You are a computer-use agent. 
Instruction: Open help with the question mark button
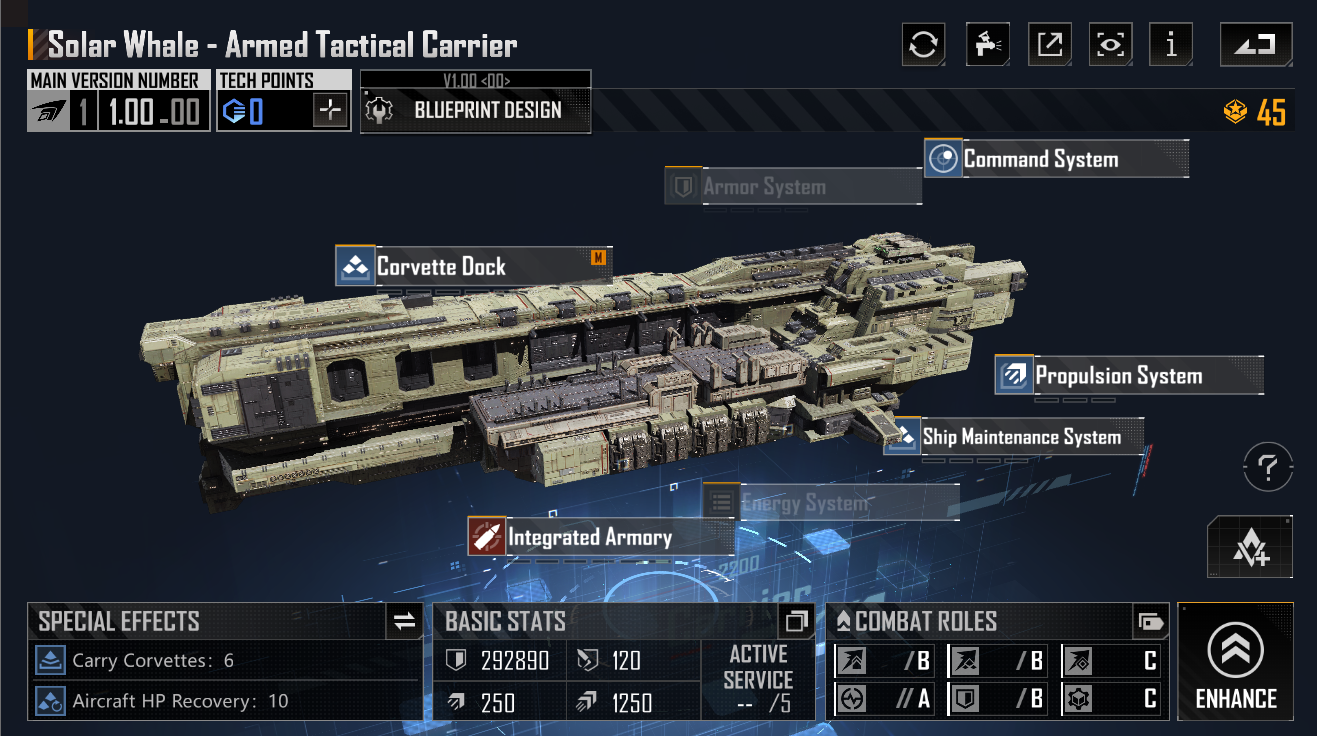(1267, 466)
